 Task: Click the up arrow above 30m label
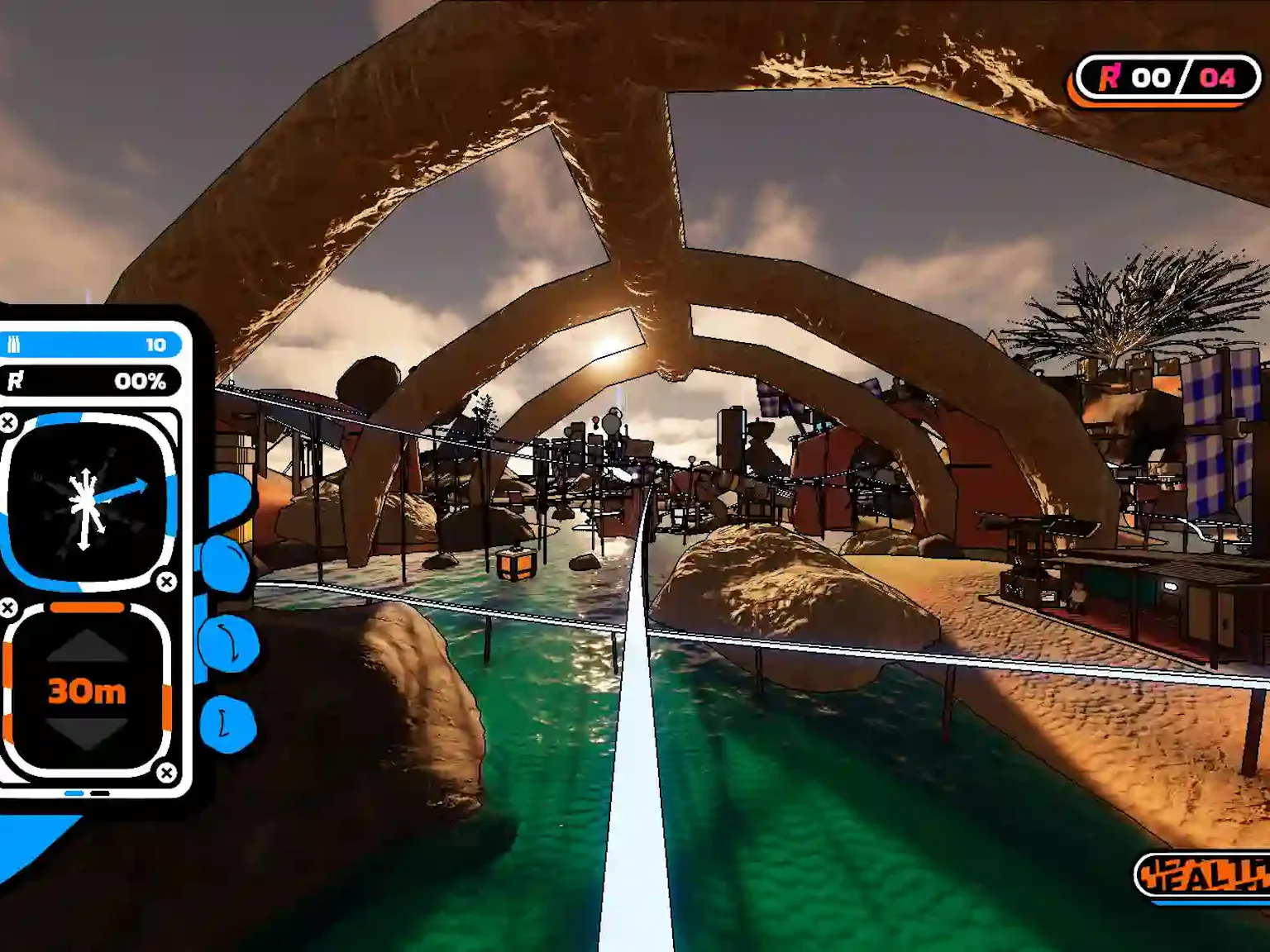85,645
